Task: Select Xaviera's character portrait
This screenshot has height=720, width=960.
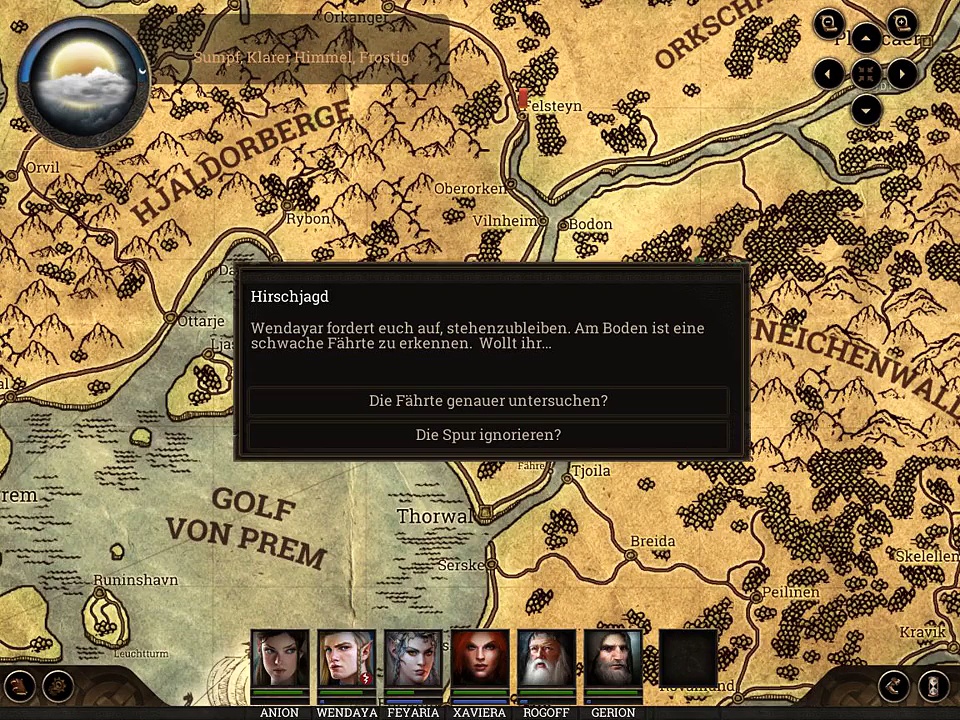Action: (480, 658)
